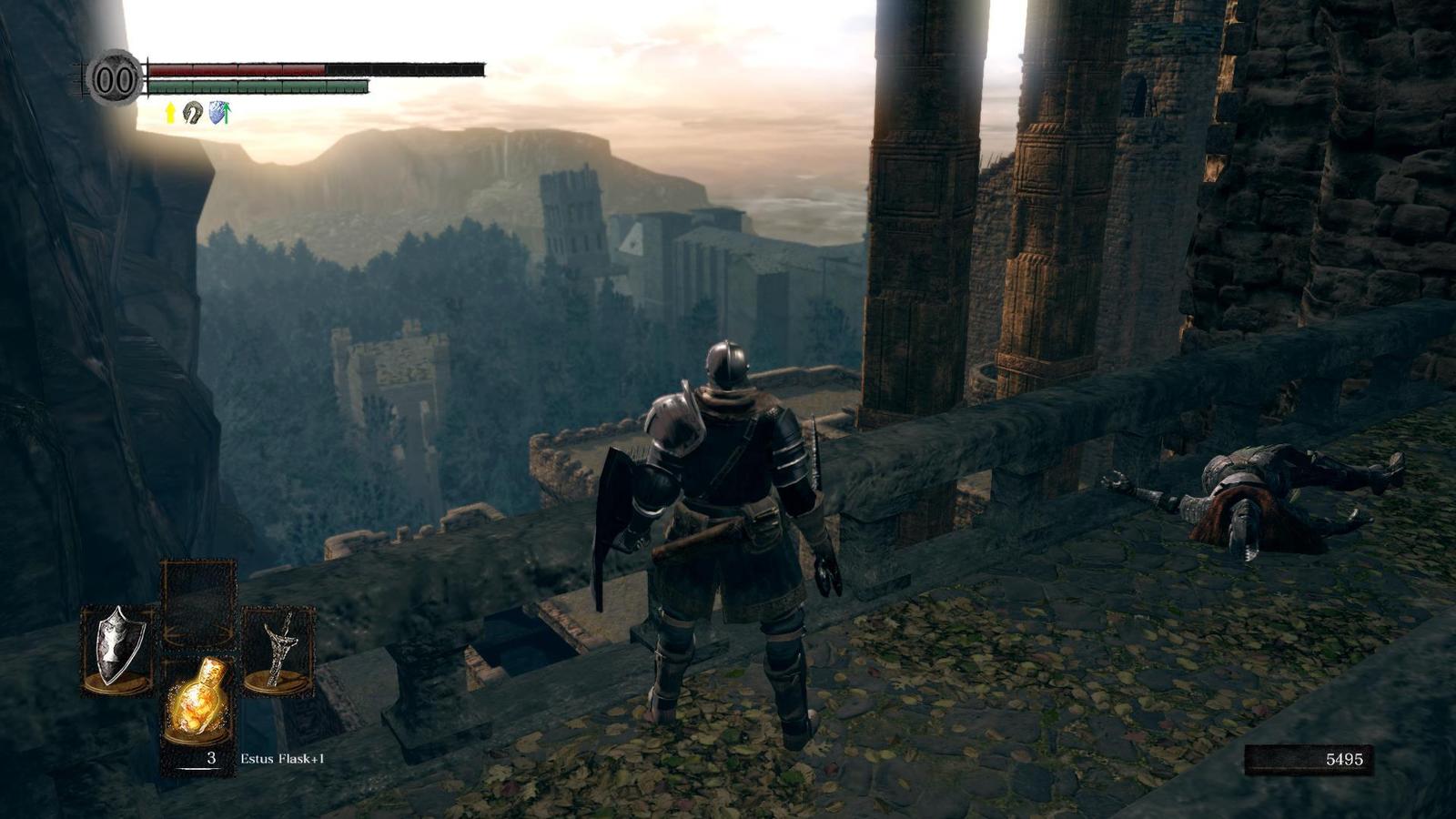
Task: Click the blue shield buff icon
Action: tap(218, 113)
